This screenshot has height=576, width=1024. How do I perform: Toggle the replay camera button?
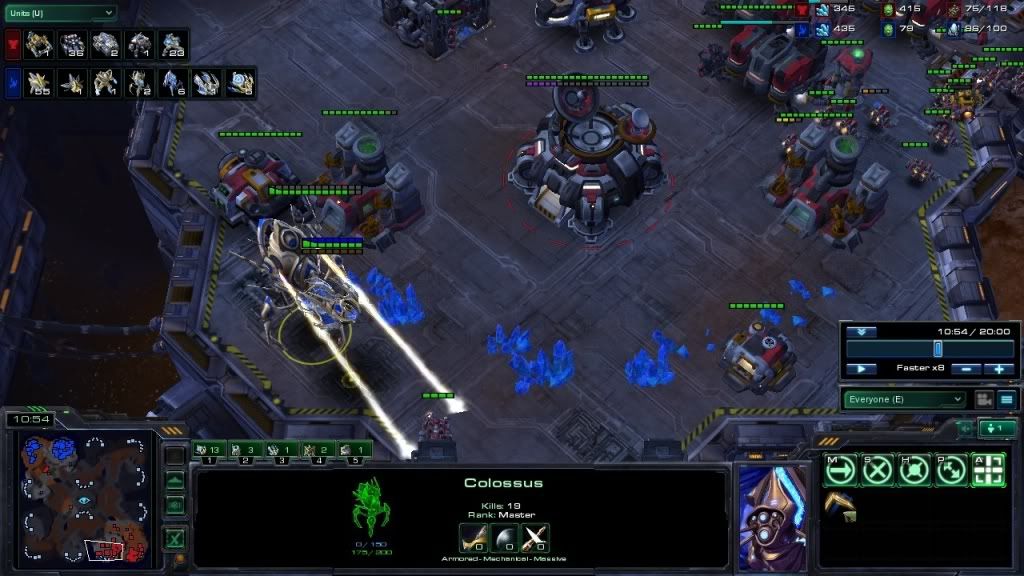coord(984,399)
